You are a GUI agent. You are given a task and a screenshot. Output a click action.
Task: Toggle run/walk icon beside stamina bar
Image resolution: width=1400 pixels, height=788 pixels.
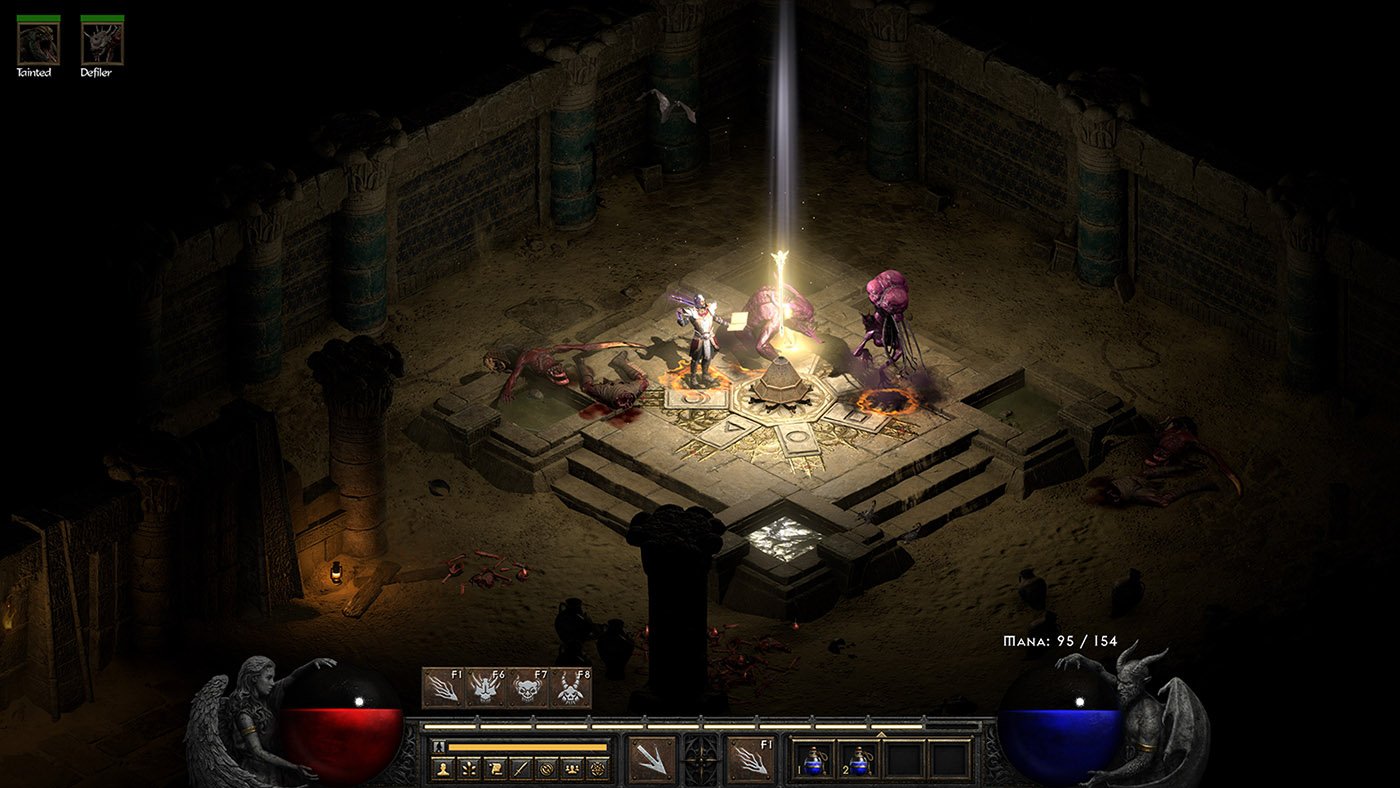(x=438, y=746)
